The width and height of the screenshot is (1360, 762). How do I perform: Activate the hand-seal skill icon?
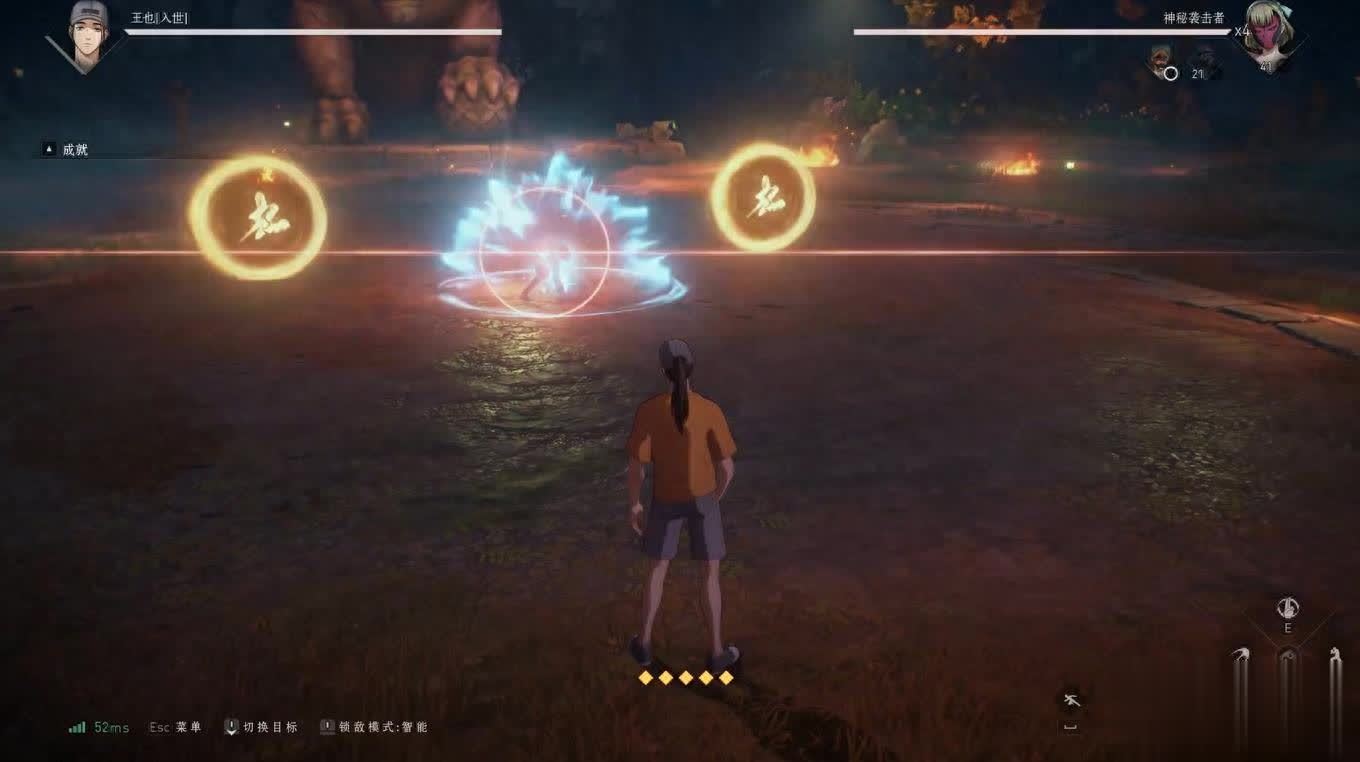click(1288, 607)
